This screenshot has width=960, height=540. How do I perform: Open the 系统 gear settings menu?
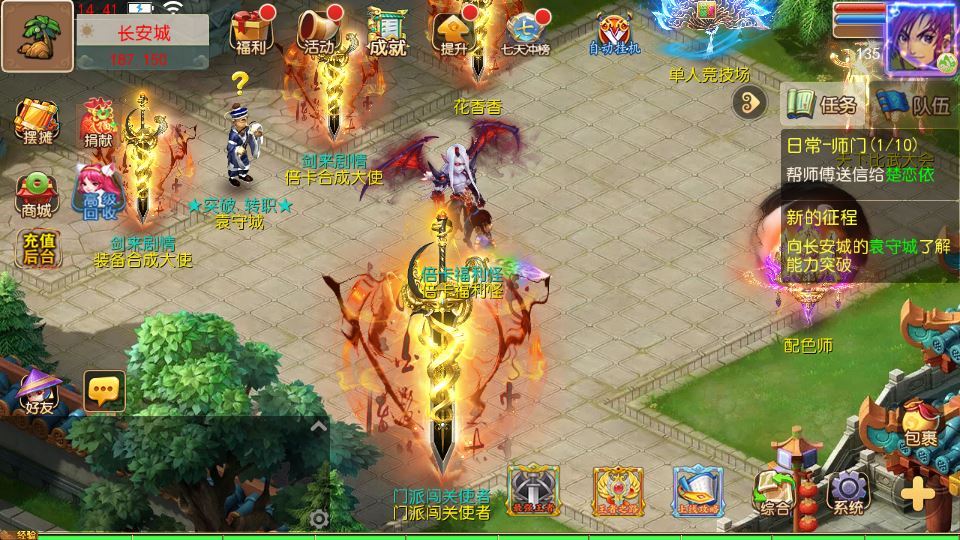point(849,492)
